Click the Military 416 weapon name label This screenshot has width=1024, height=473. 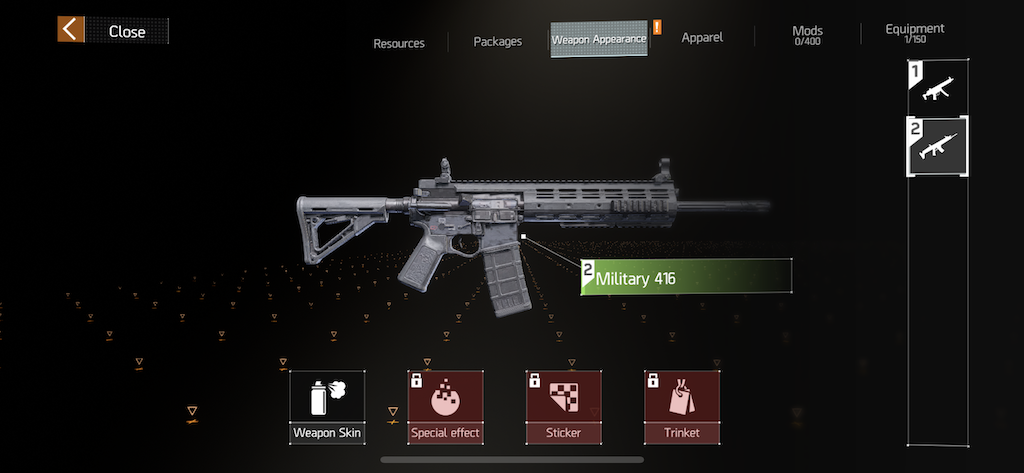(x=687, y=278)
